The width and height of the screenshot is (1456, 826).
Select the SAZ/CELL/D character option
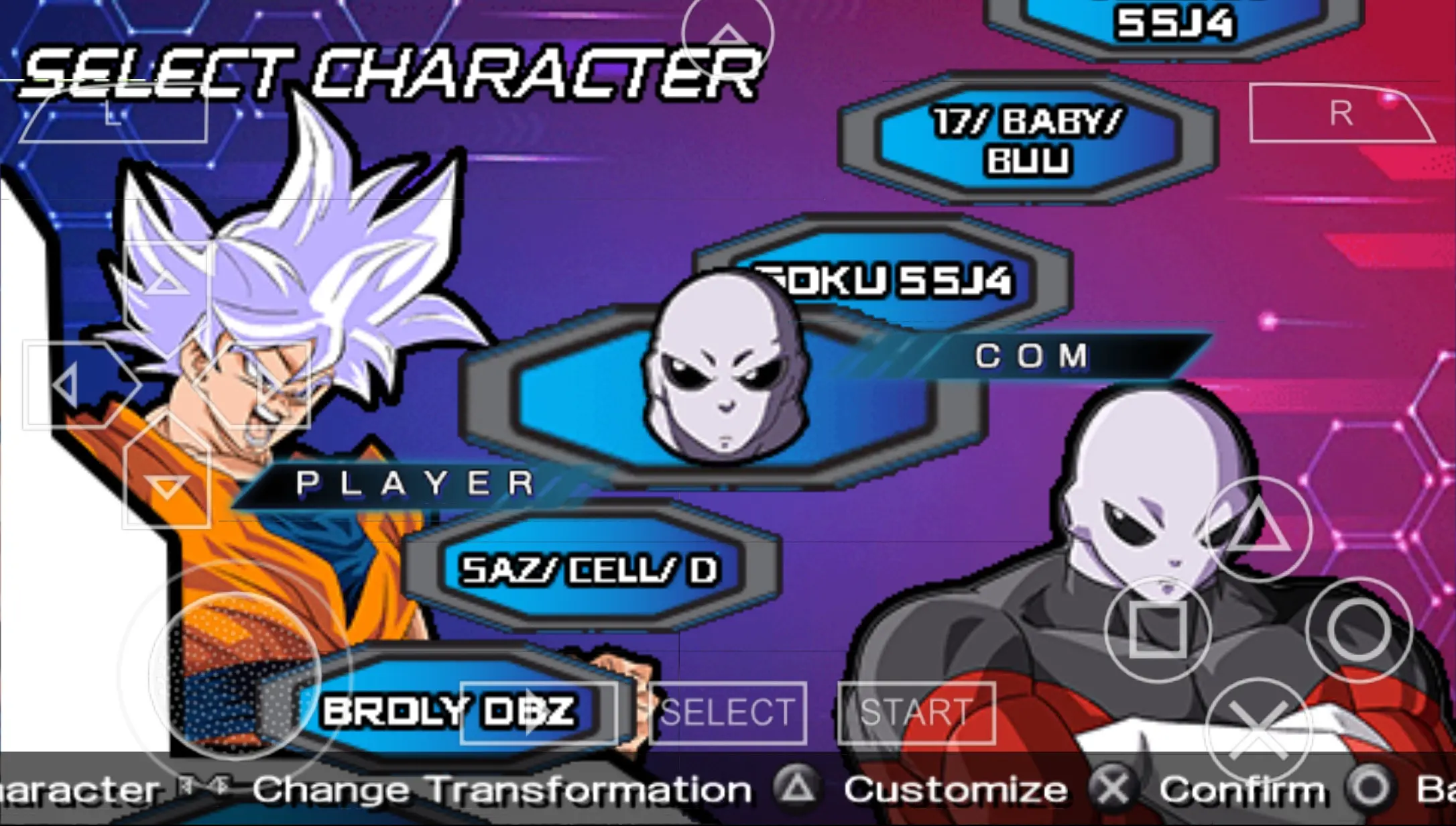click(590, 569)
